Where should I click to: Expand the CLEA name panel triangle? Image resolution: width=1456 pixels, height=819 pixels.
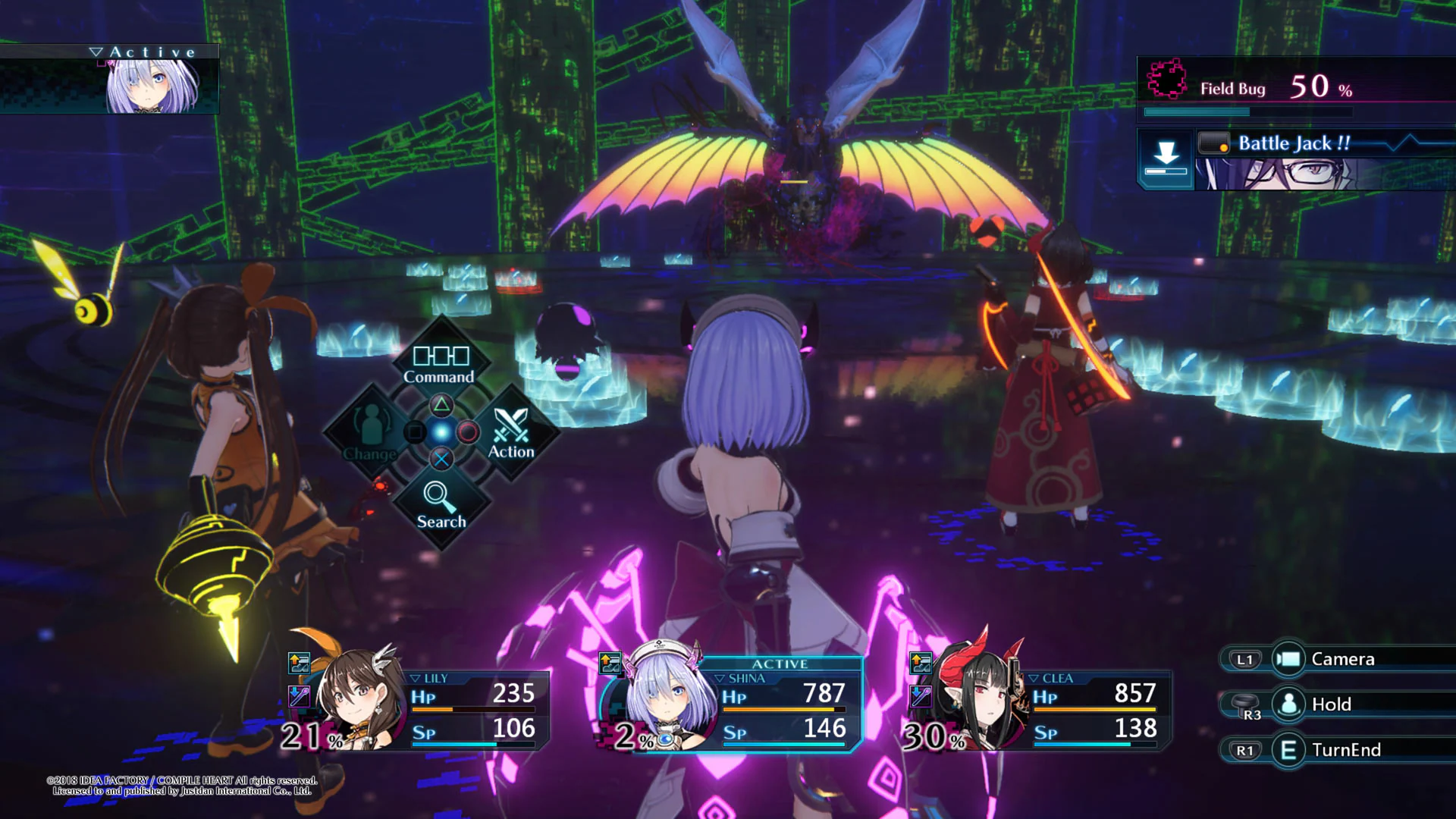[x=1034, y=678]
